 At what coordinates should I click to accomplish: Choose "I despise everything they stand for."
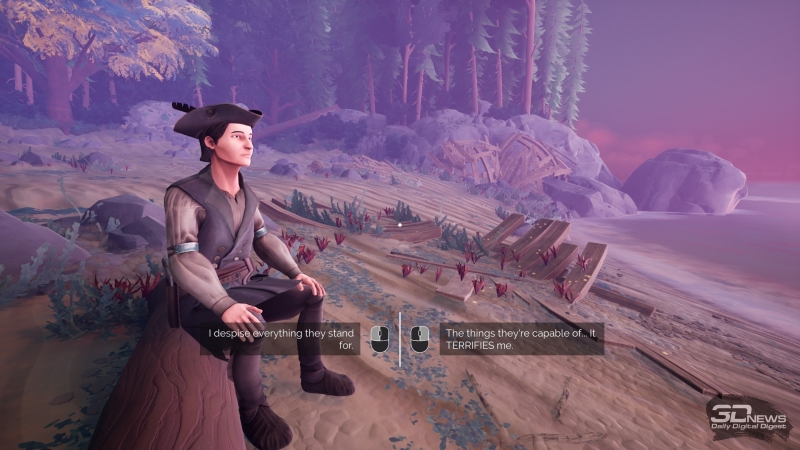tap(281, 338)
